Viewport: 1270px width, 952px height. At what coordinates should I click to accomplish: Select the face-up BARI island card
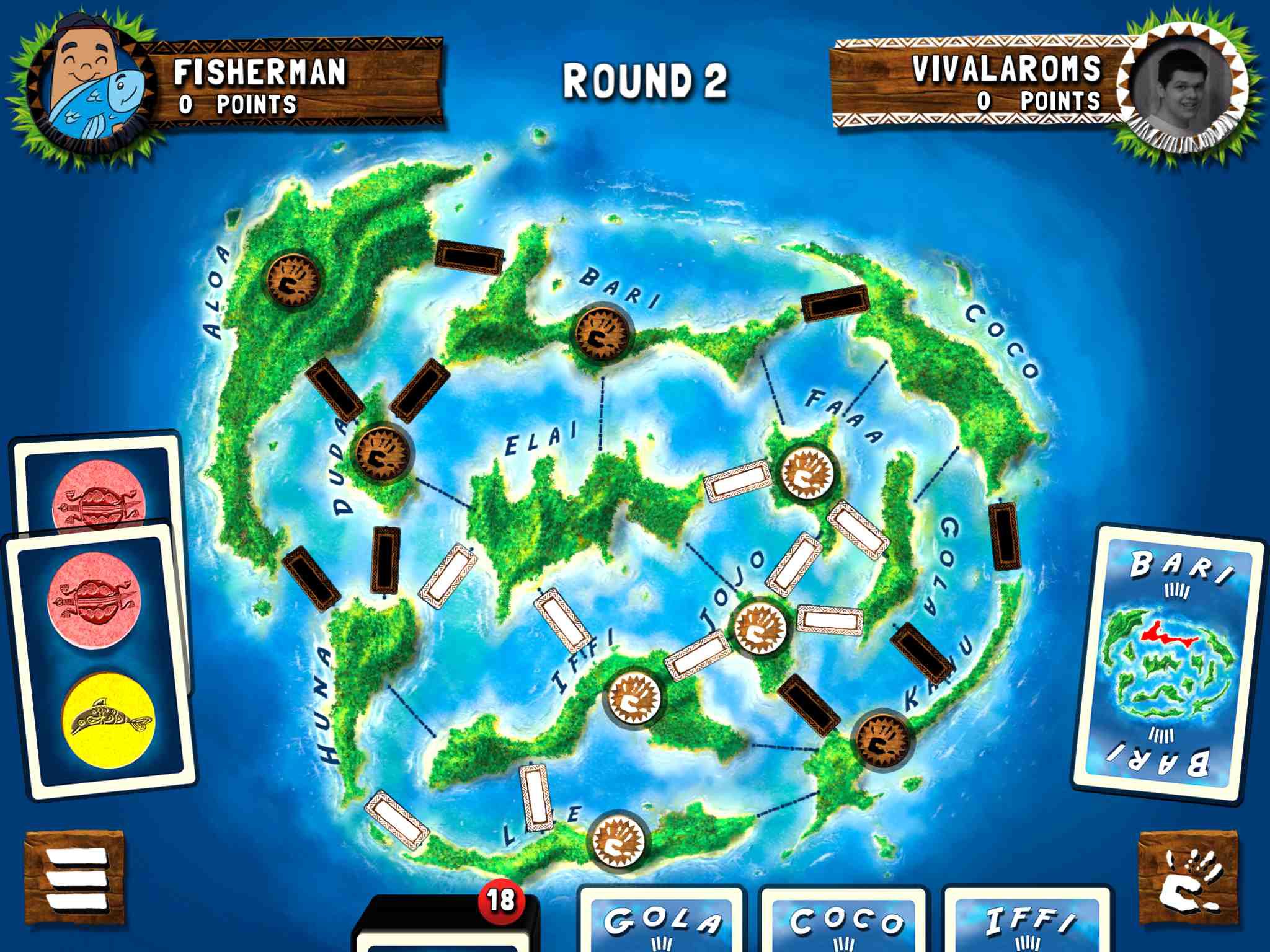pos(1168,663)
